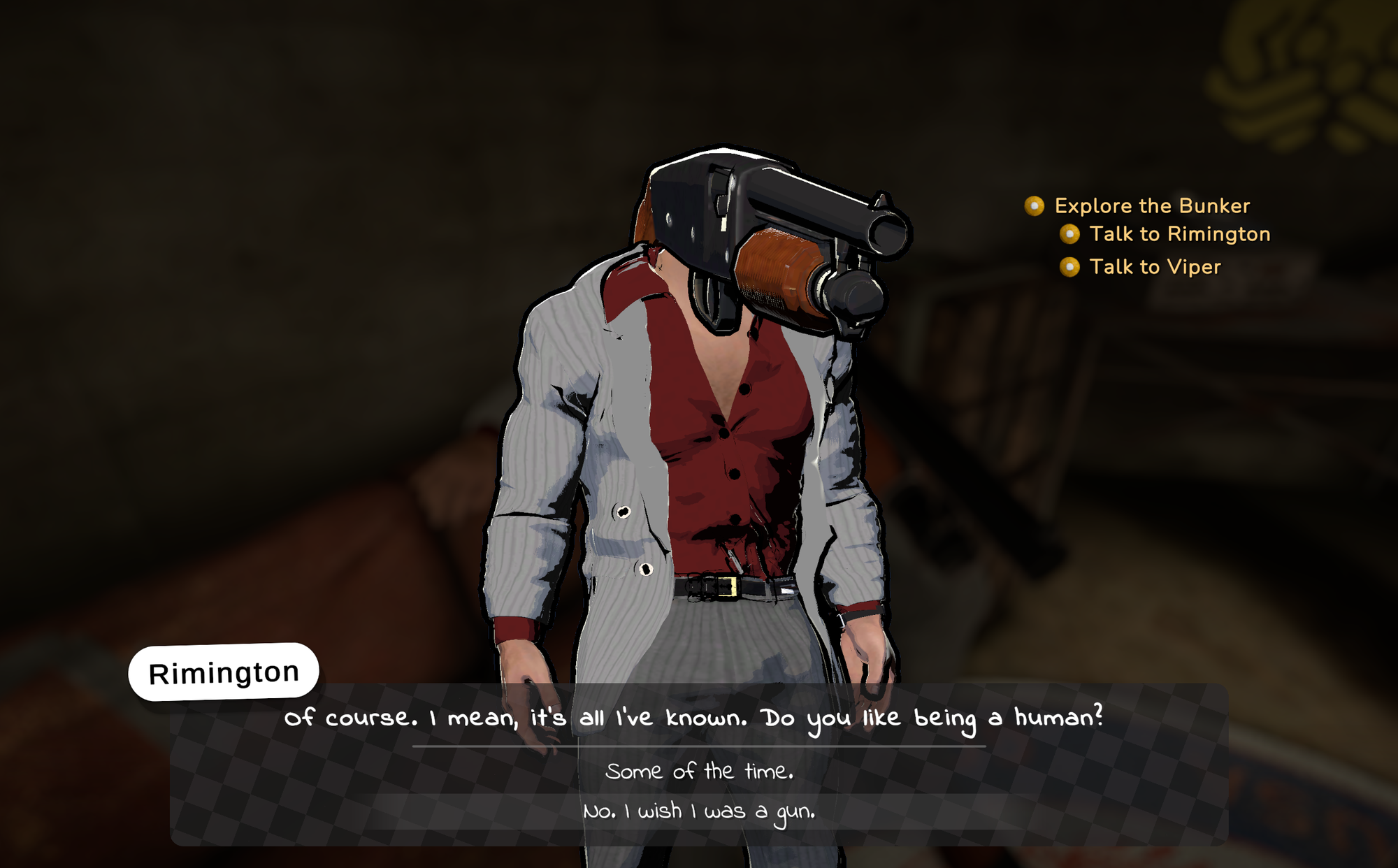1398x868 pixels.
Task: Click the bullet icon next to Talk to Viper
Action: (x=1069, y=267)
